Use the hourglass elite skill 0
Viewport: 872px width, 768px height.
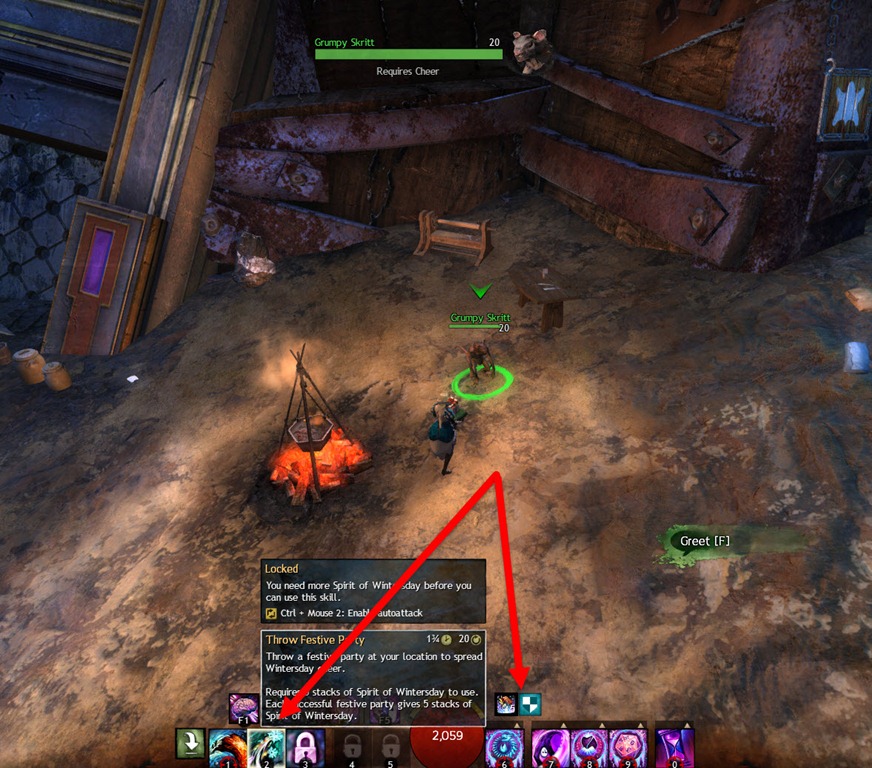click(x=674, y=747)
